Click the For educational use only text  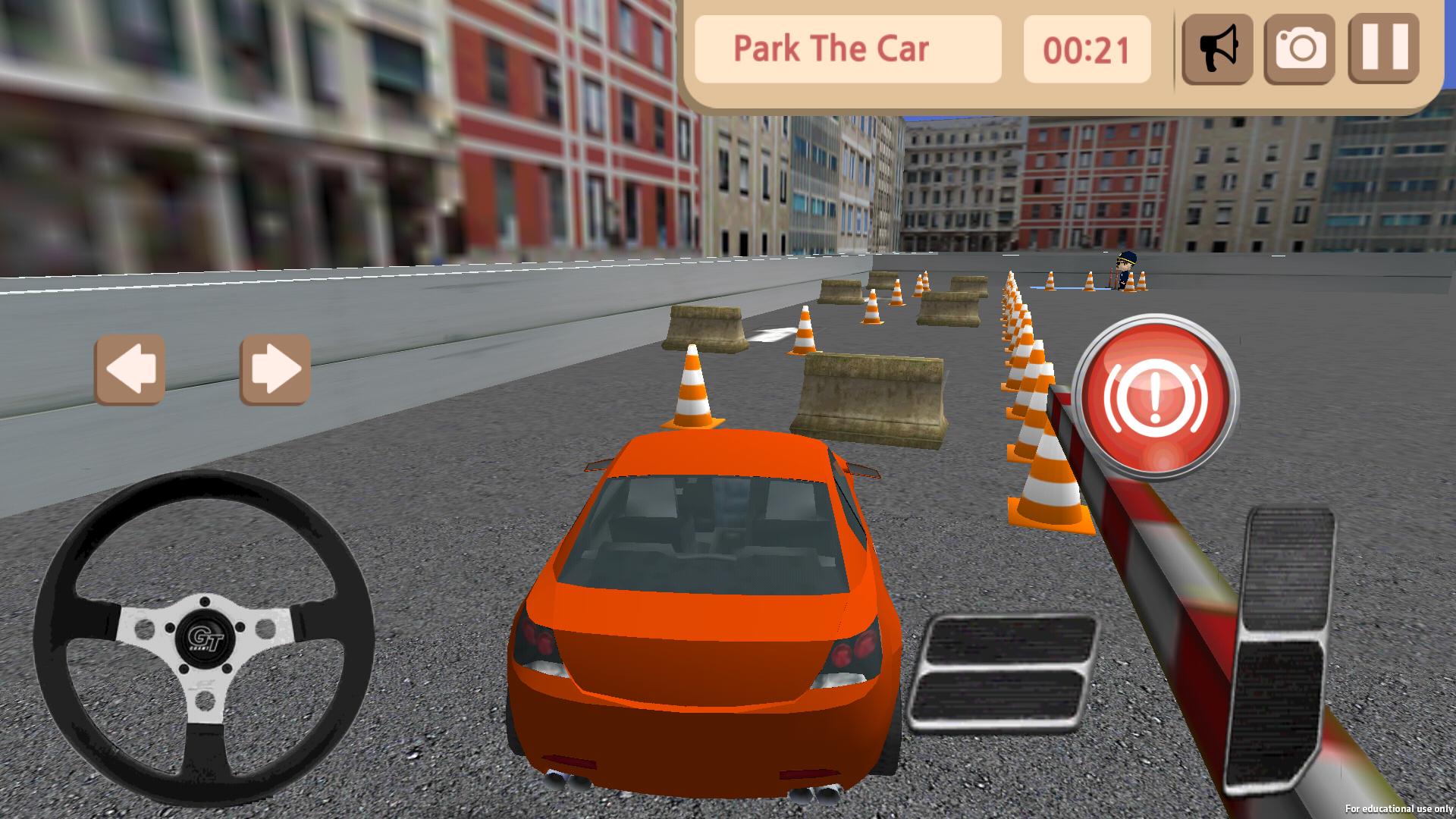coord(1399,810)
